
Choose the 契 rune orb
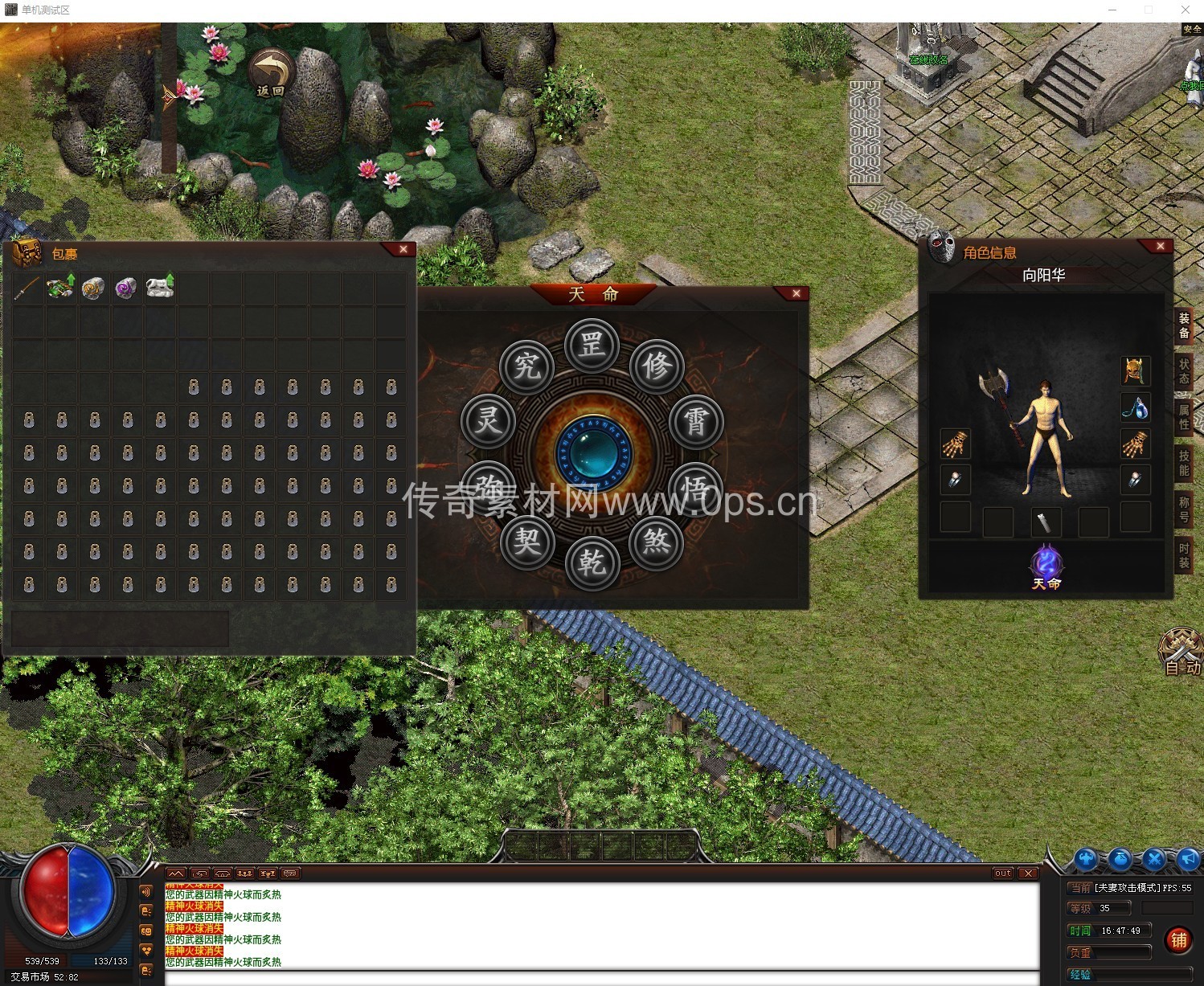(527, 542)
